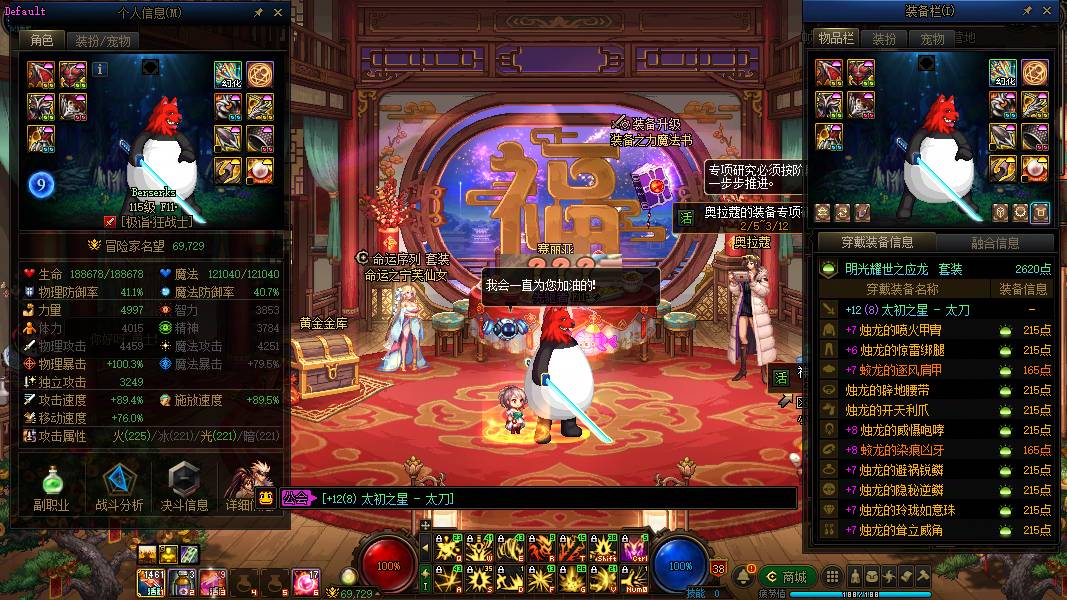
Task: Close the 个人信息 character info window
Action: (x=279, y=13)
